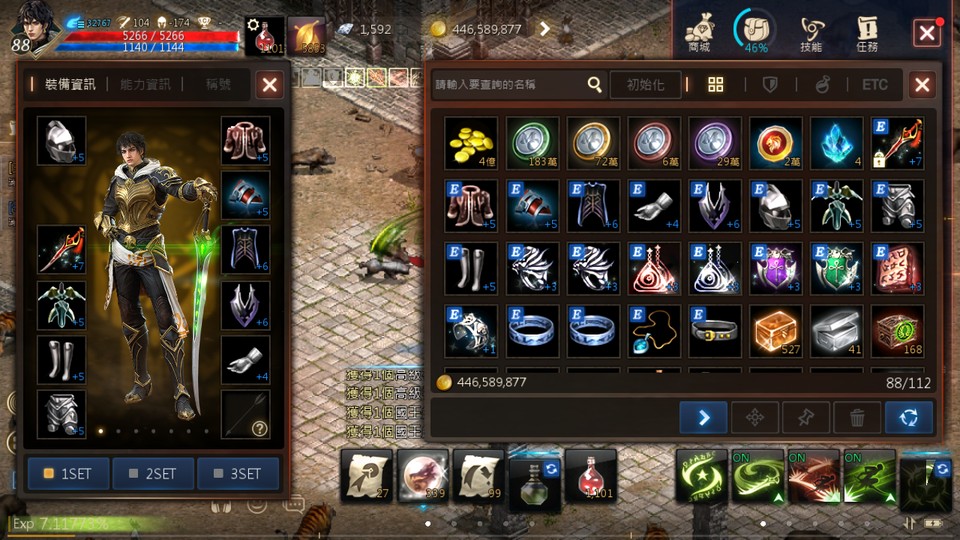Use the red potion in the hotbar
This screenshot has height=540, width=960.
point(590,475)
